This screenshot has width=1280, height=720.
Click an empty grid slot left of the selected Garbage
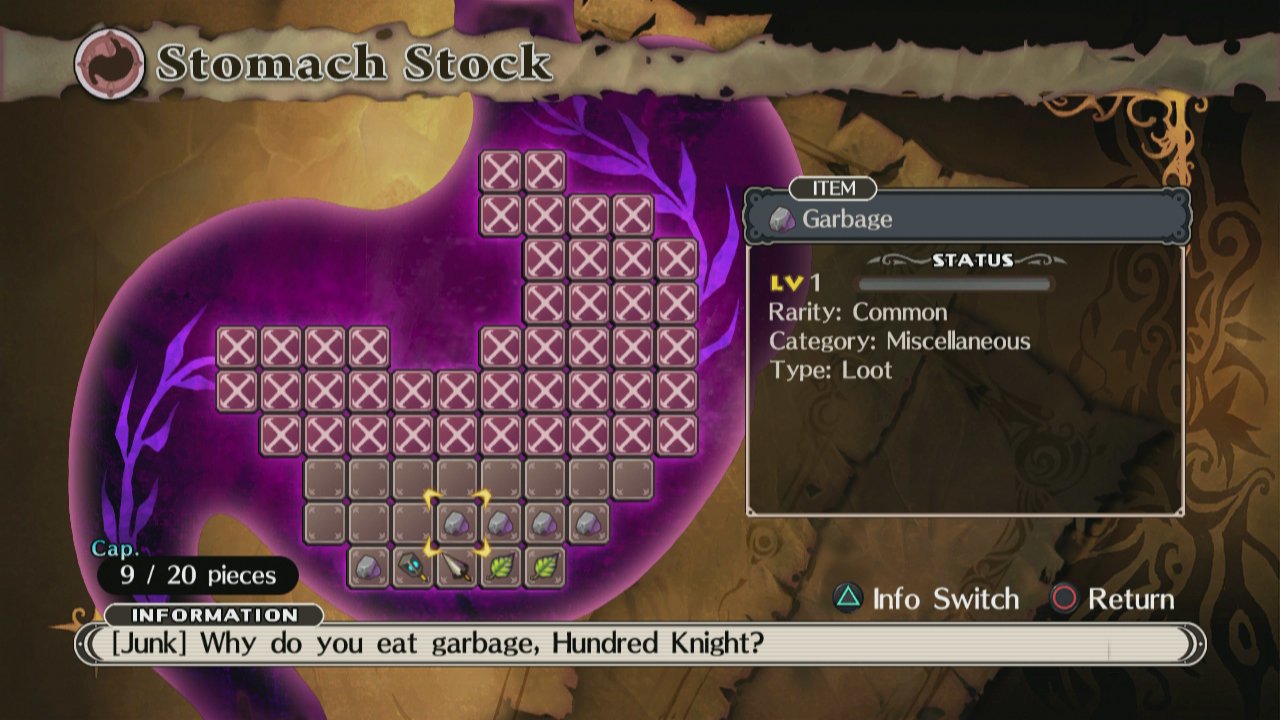(414, 520)
